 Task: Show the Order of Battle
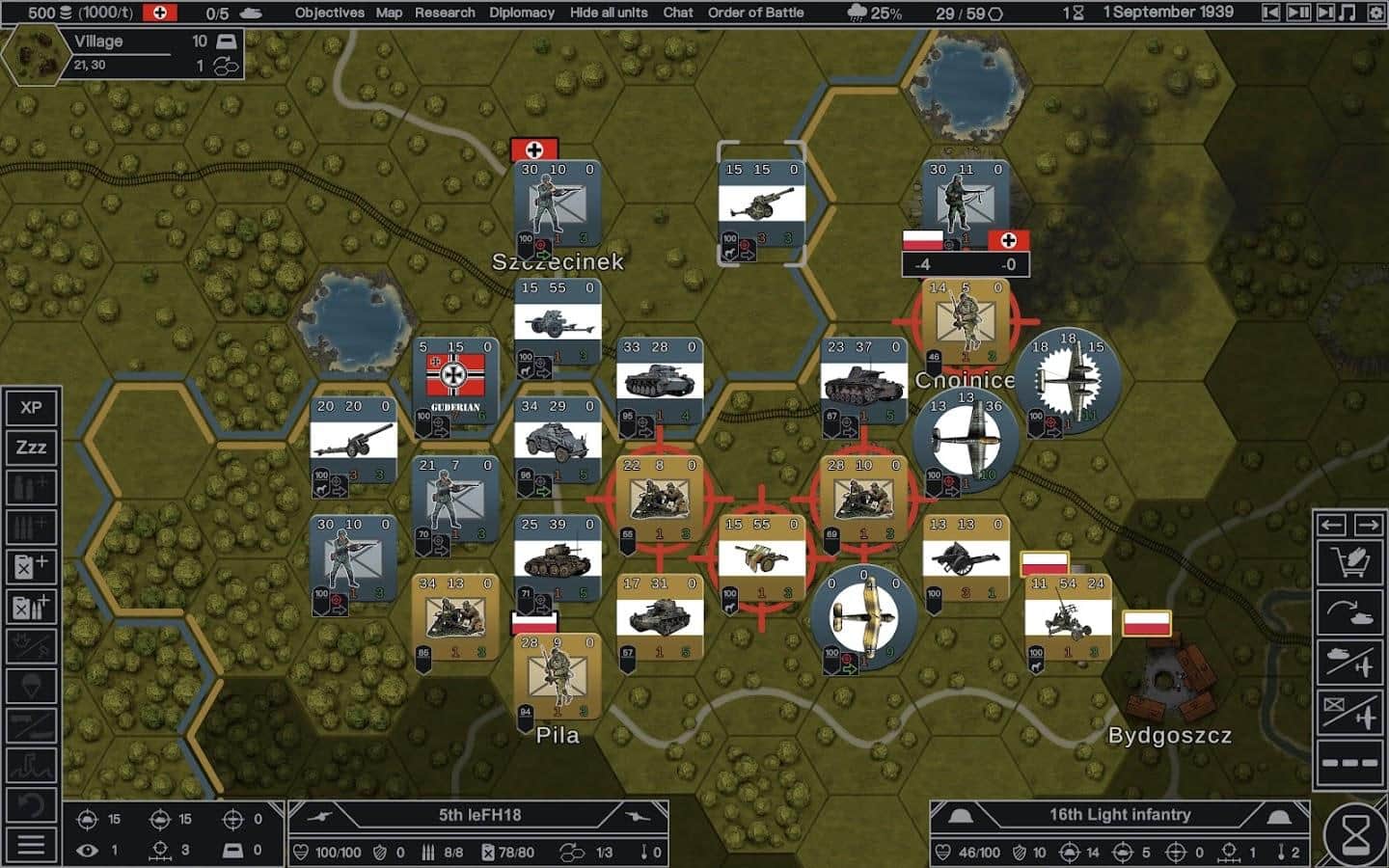click(x=755, y=13)
